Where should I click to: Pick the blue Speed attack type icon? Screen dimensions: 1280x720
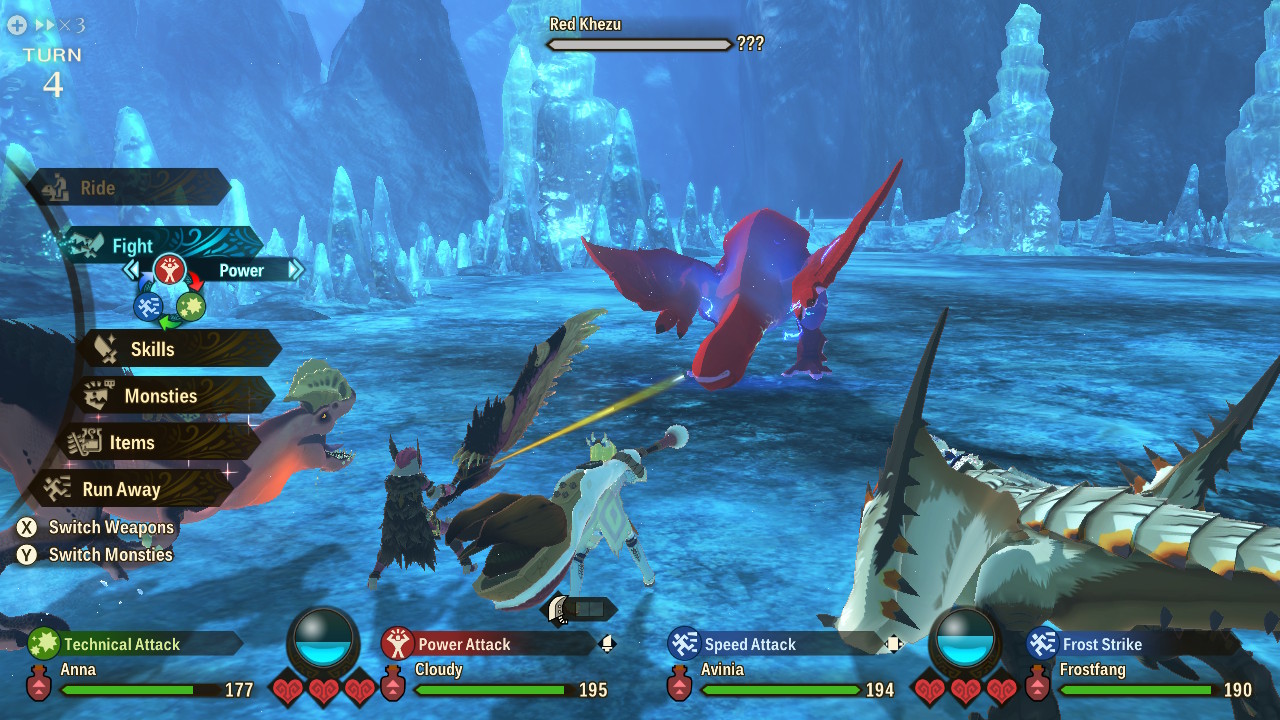tap(148, 306)
